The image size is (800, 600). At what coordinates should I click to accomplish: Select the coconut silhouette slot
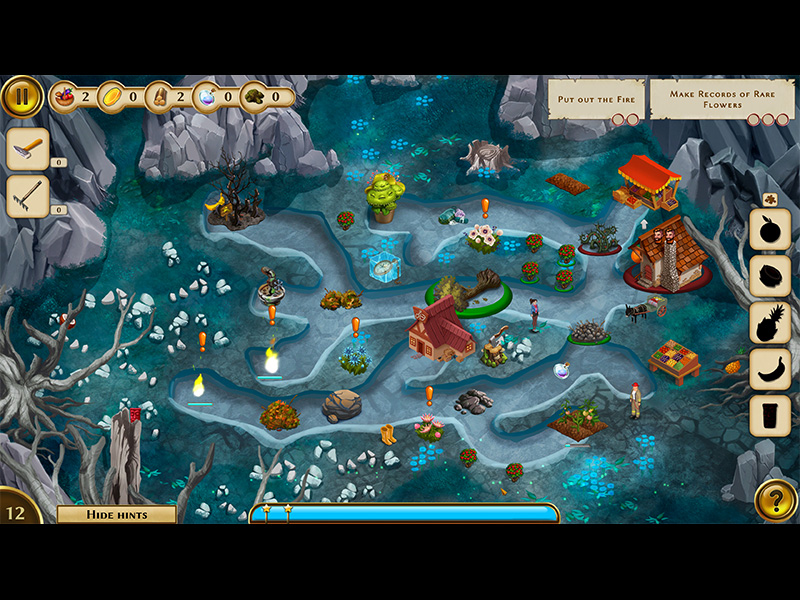click(770, 276)
